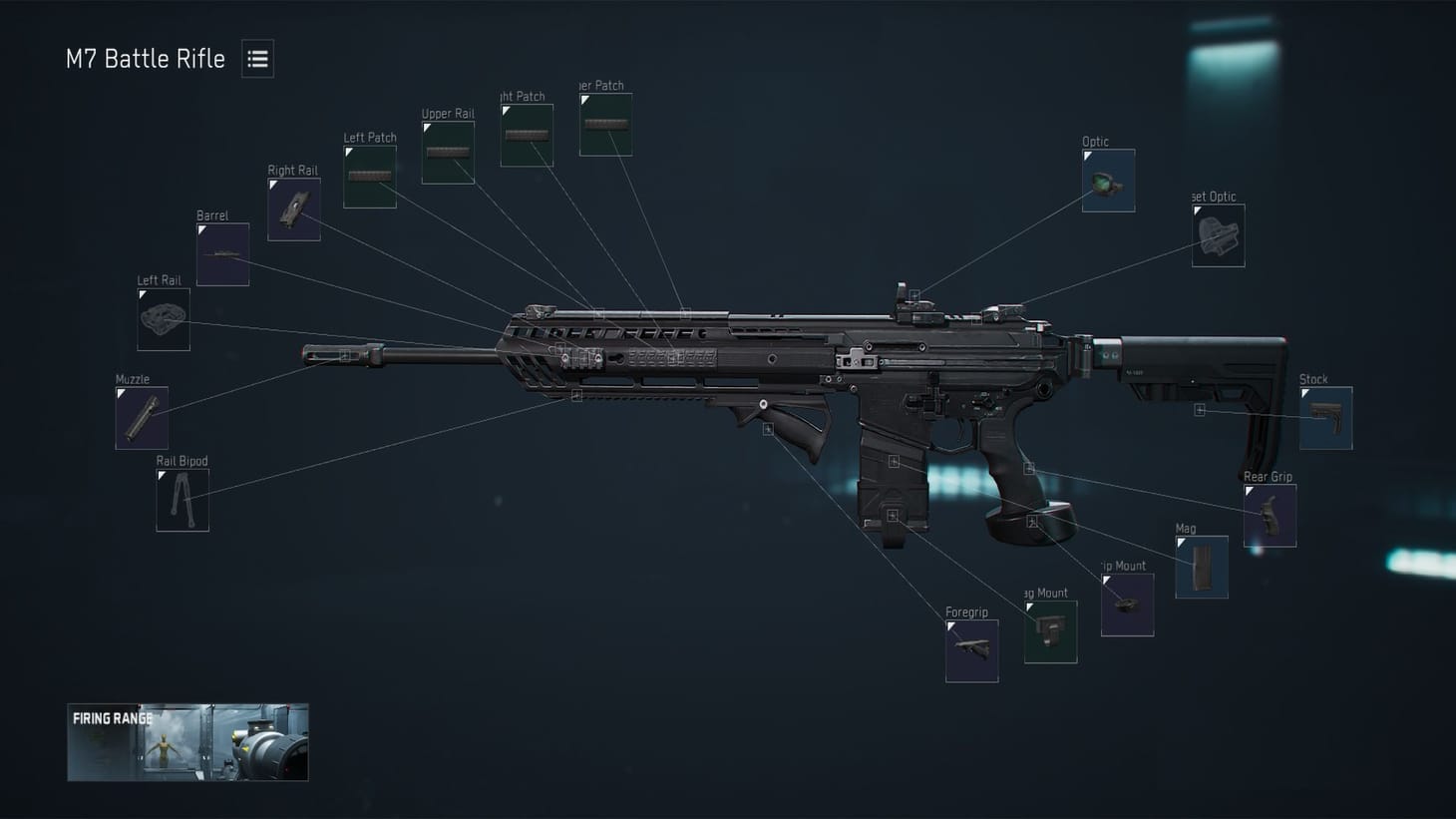Select the Grip Mount attachment
The width and height of the screenshot is (1456, 819).
[1126, 604]
